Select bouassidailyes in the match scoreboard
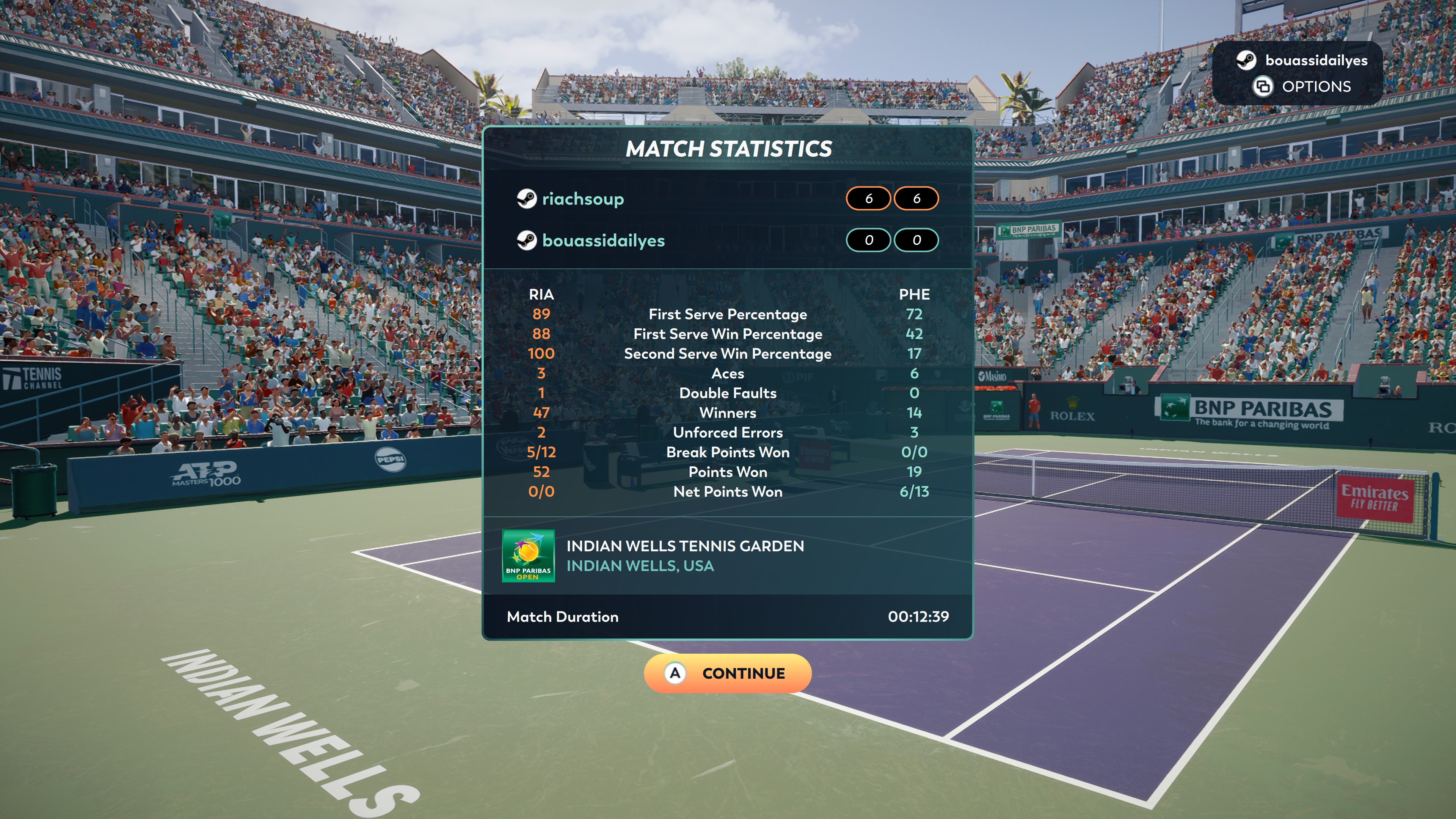The image size is (1456, 819). pyautogui.click(x=602, y=241)
